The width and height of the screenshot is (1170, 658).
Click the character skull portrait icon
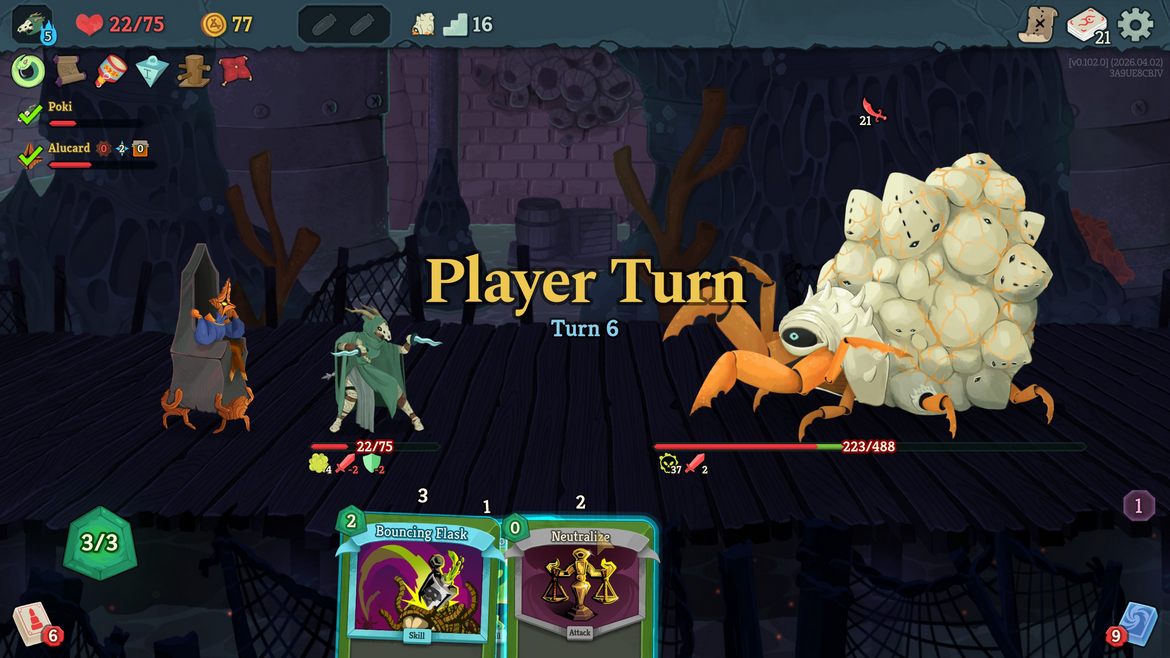coord(32,24)
